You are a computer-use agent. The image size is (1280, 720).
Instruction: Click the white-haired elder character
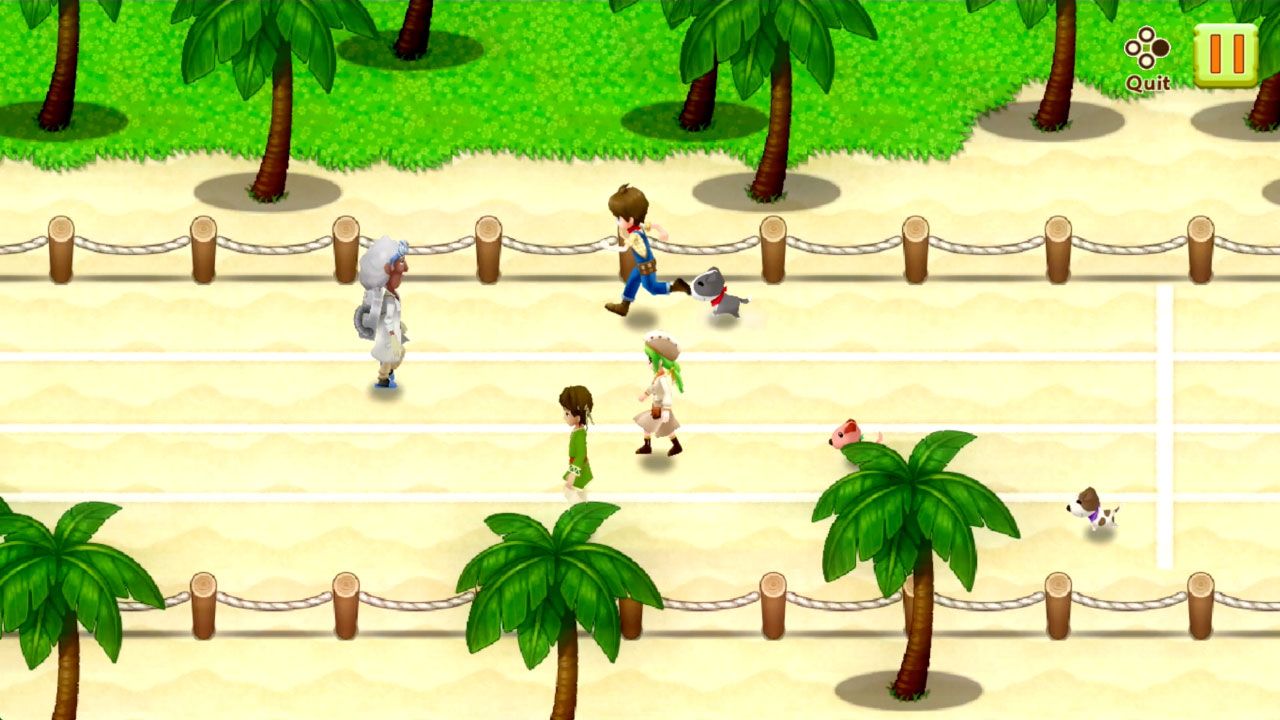[x=388, y=310]
